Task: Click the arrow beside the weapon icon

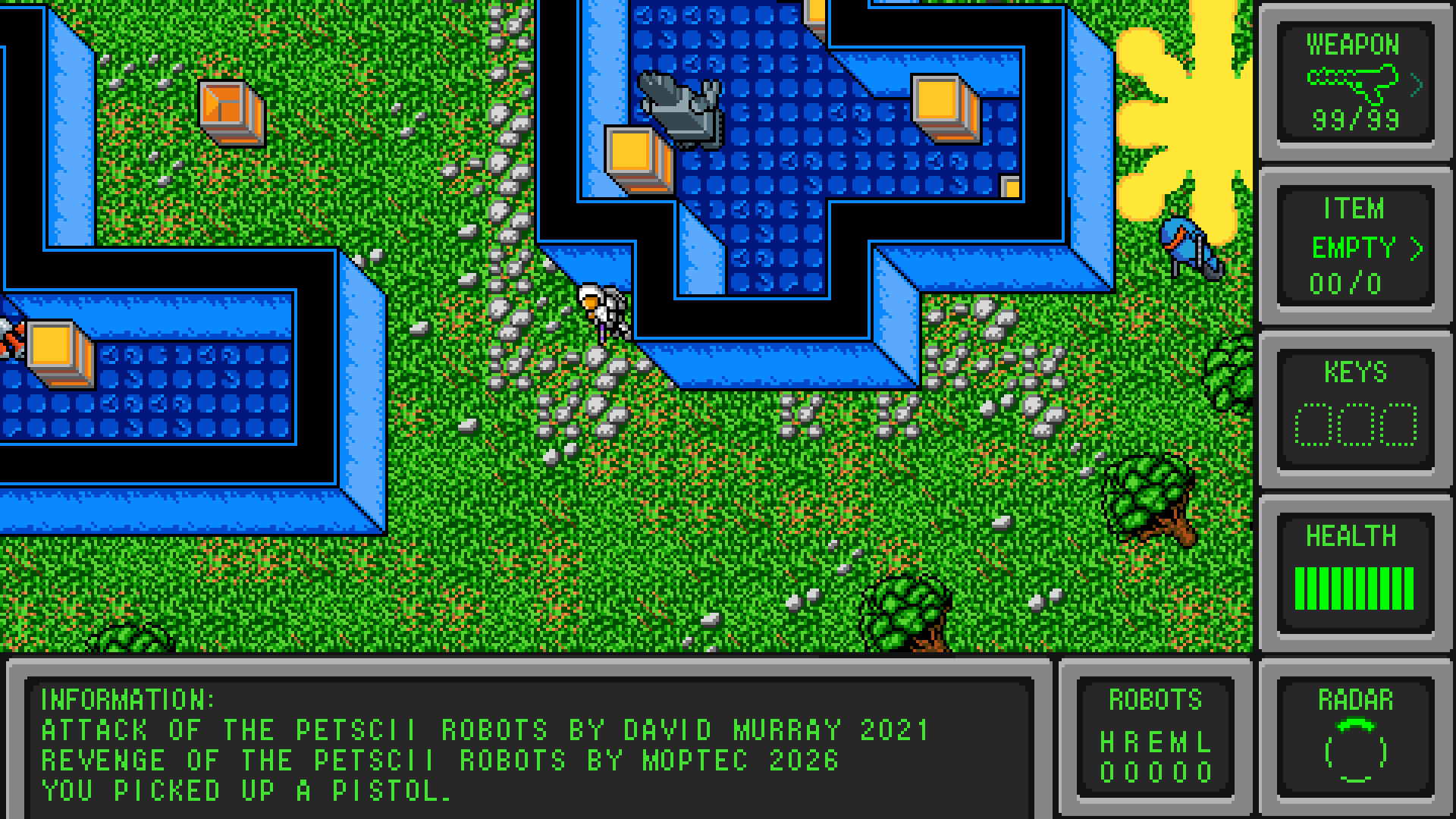Action: [1416, 86]
